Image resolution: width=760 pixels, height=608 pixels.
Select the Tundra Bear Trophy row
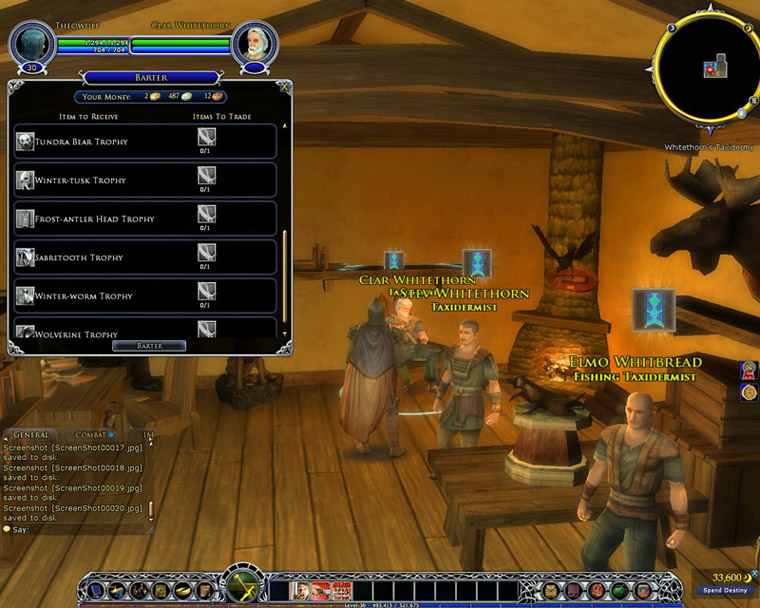pos(145,142)
